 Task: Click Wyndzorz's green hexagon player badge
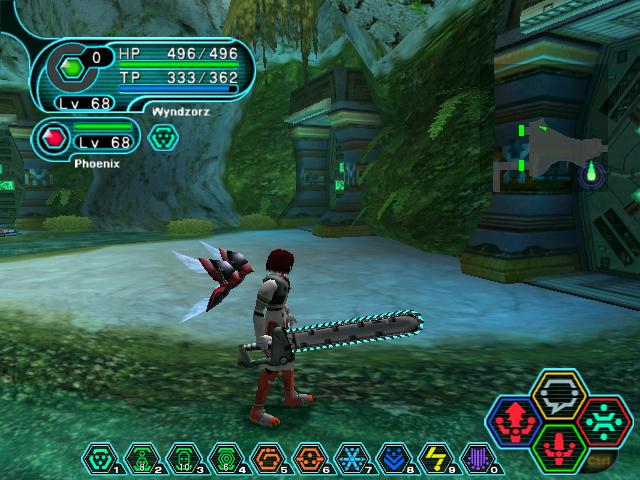pos(72,67)
